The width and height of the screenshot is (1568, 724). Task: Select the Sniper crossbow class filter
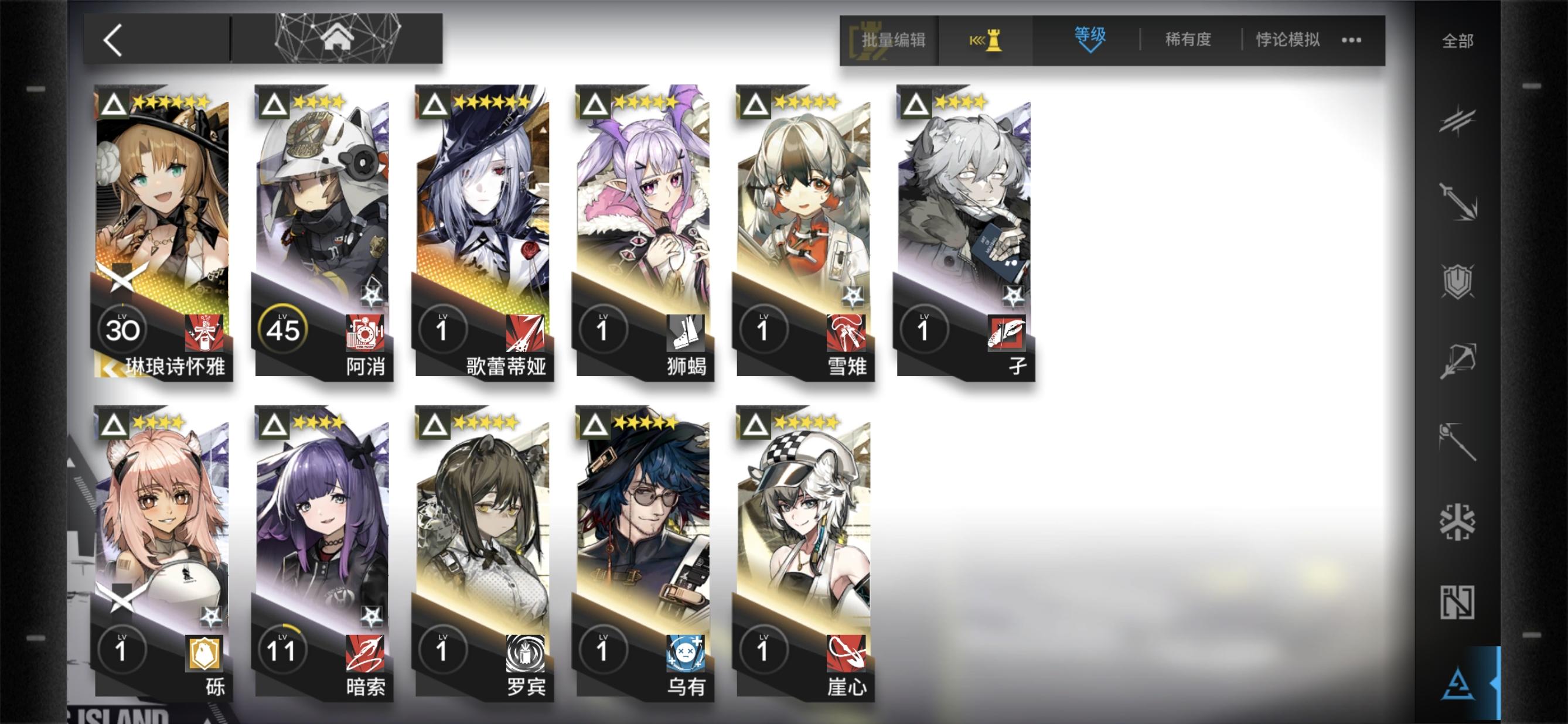click(x=1460, y=358)
